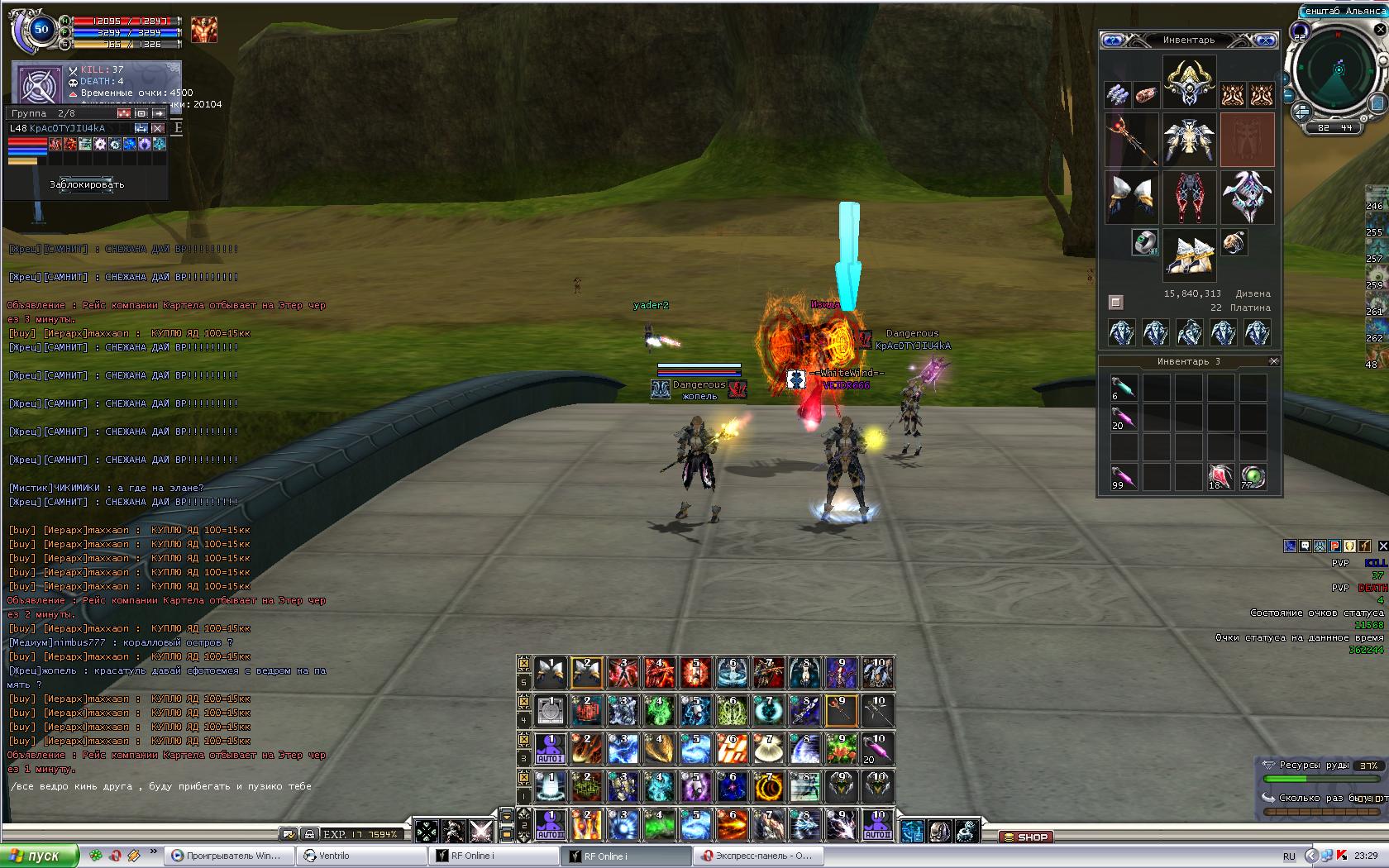Switch to Ventrilo in the Windows taskbar
This screenshot has height=868, width=1389.
[362, 856]
